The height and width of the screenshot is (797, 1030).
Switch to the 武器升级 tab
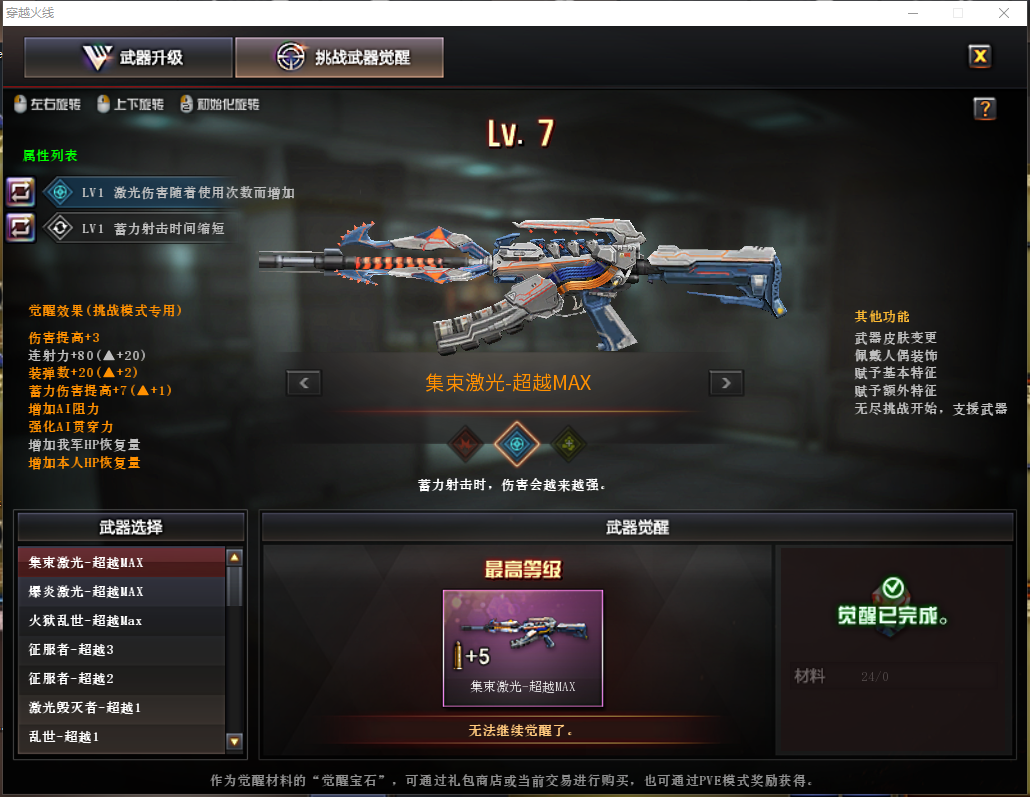tap(129, 58)
